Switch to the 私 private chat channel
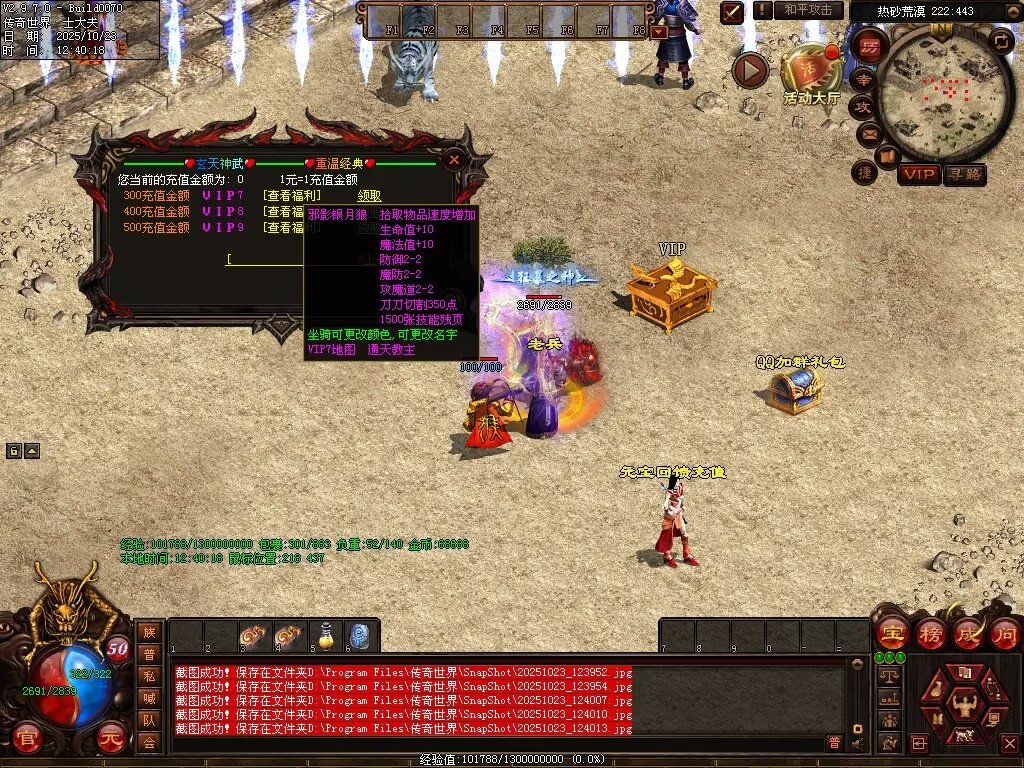This screenshot has height=768, width=1024. [149, 675]
